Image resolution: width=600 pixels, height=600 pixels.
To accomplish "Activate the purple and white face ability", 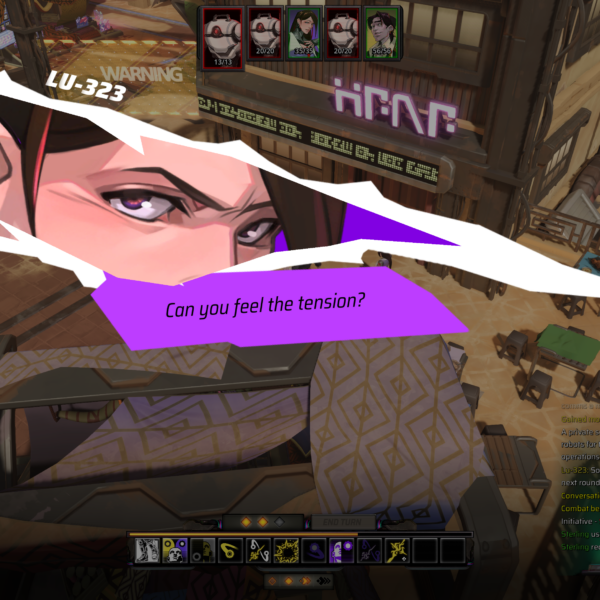I will coord(342,550).
